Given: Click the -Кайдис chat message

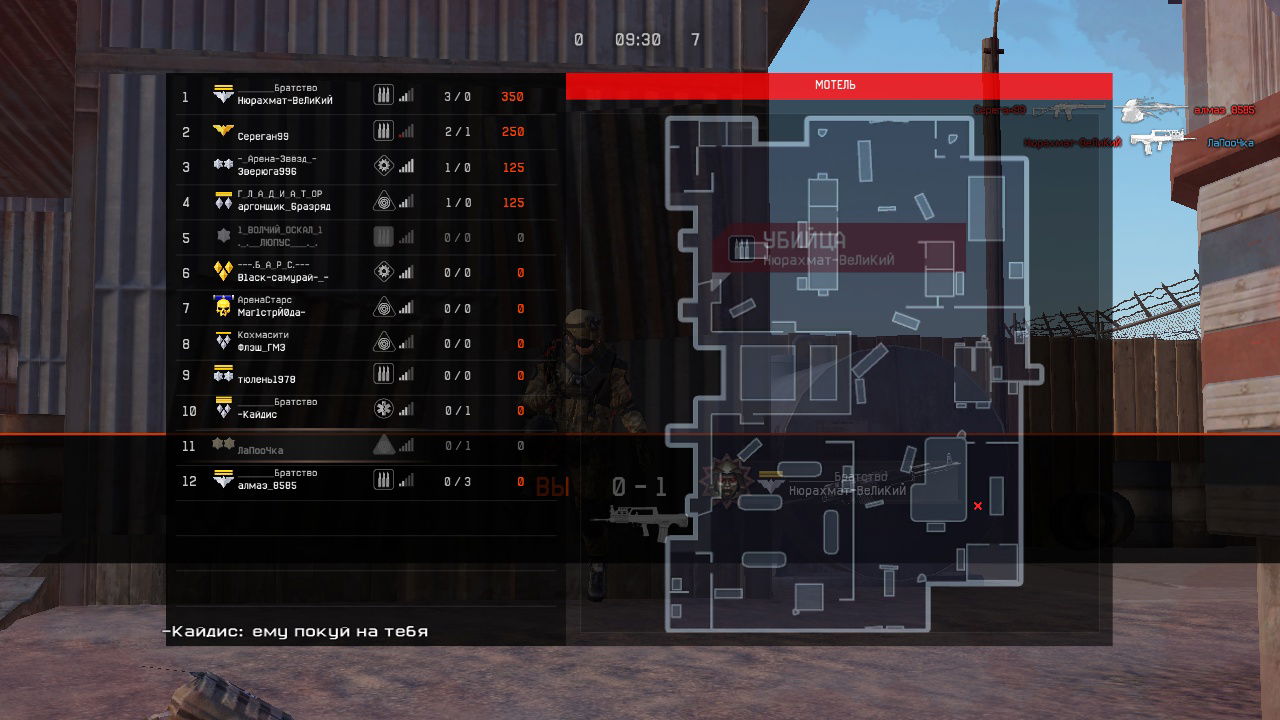Looking at the screenshot, I should pos(296,632).
